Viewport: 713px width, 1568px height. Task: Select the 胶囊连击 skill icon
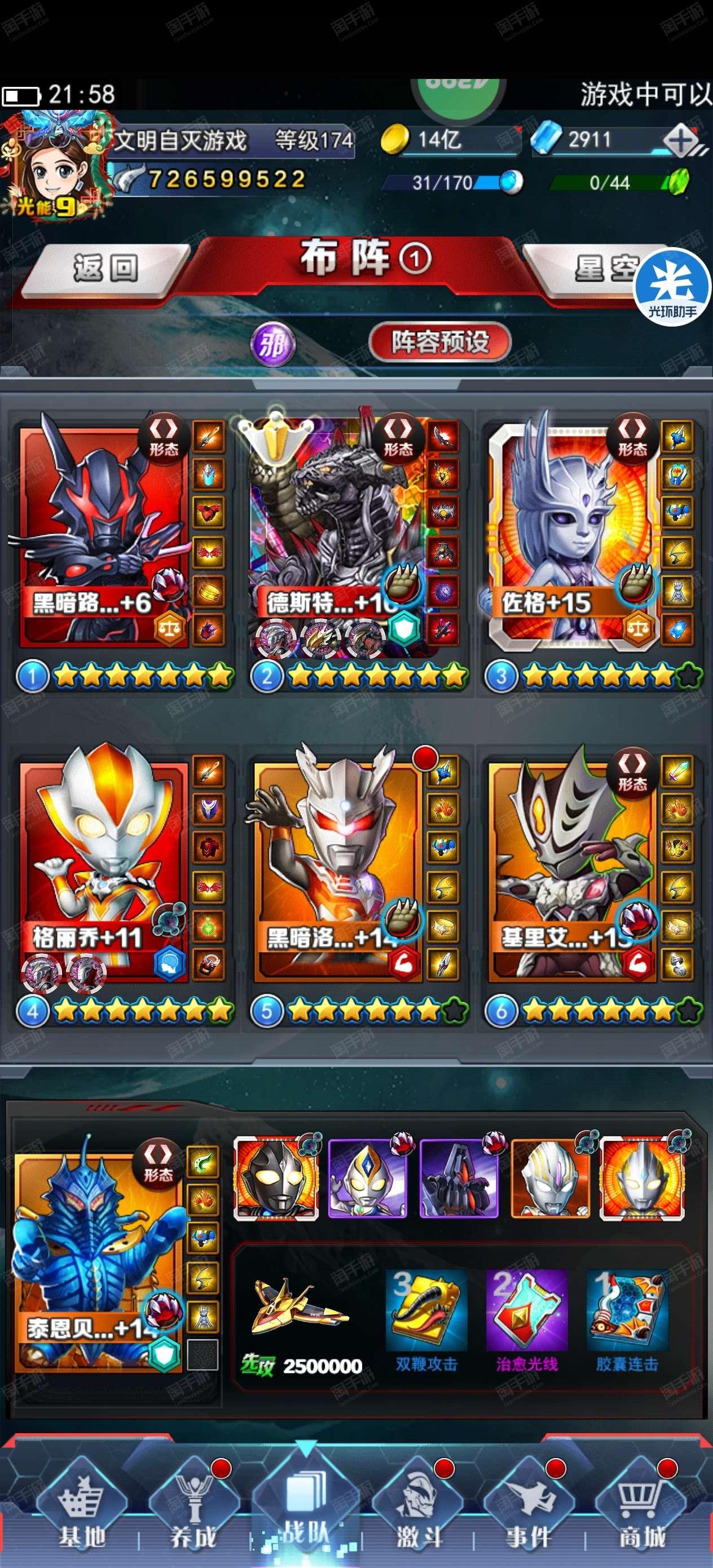coord(627,1310)
